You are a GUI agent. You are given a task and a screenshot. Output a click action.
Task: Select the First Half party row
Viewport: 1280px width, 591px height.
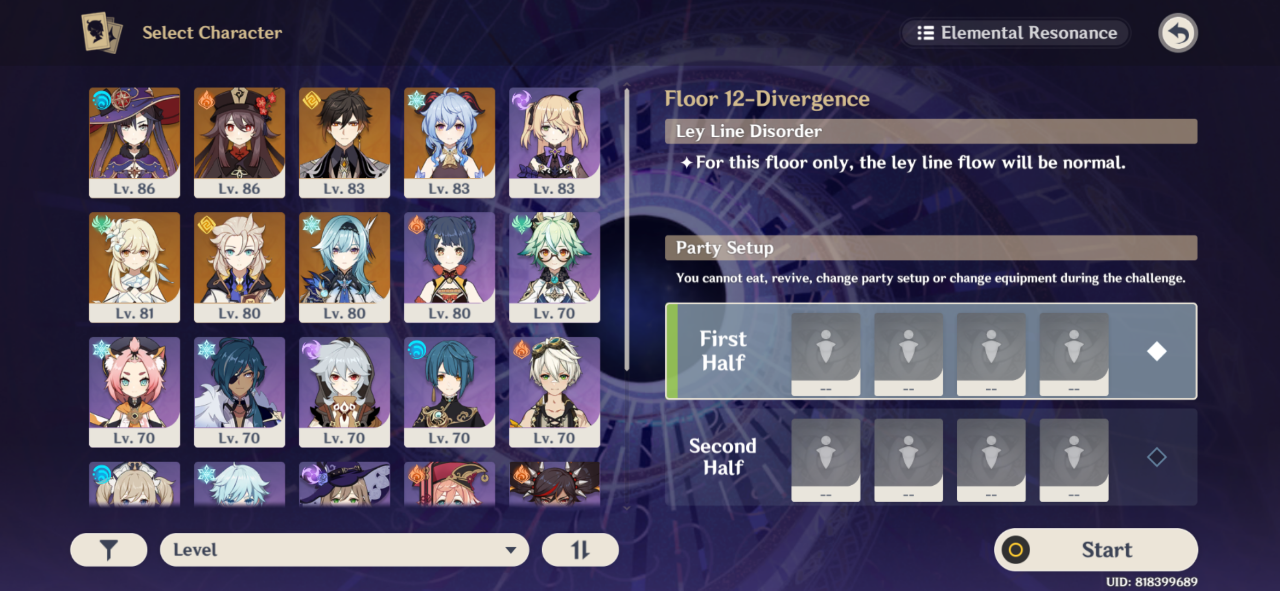(930, 351)
